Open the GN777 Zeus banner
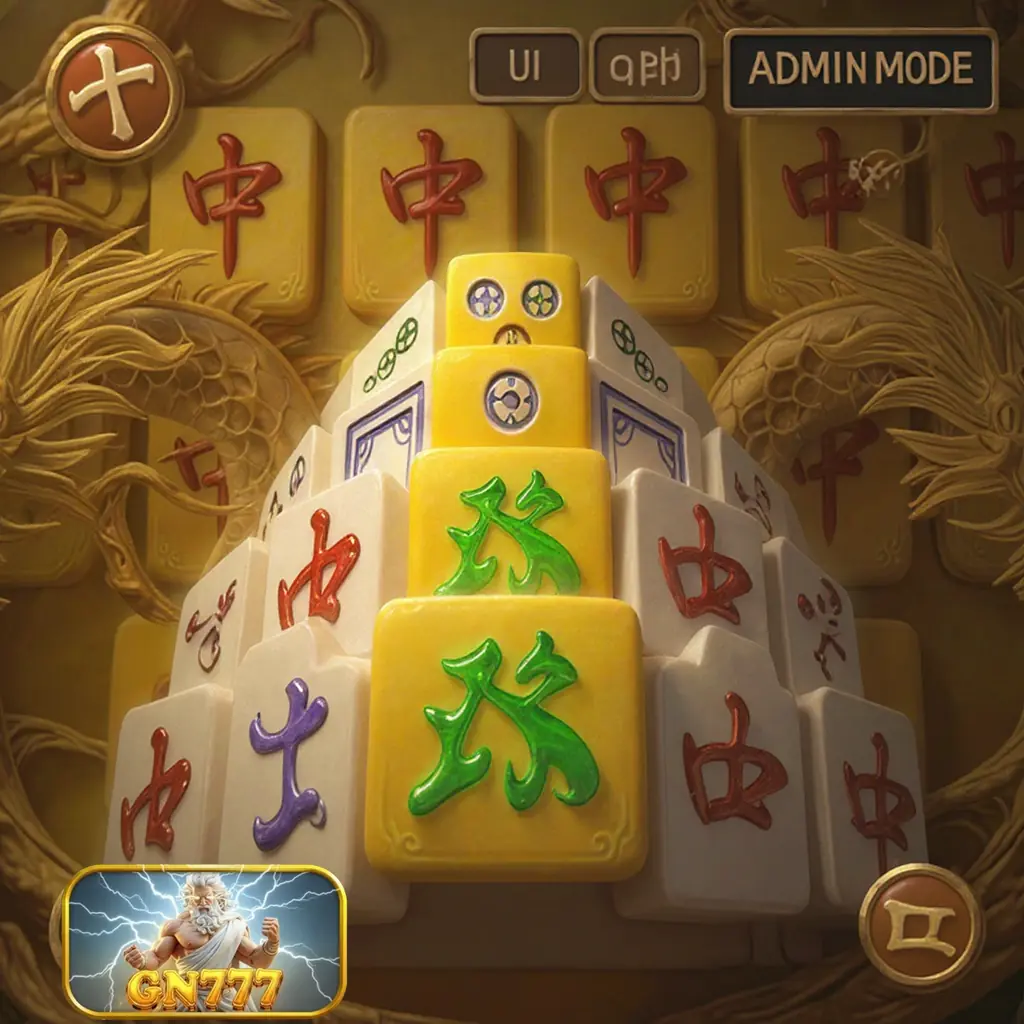The height and width of the screenshot is (1024, 1024). click(x=206, y=939)
